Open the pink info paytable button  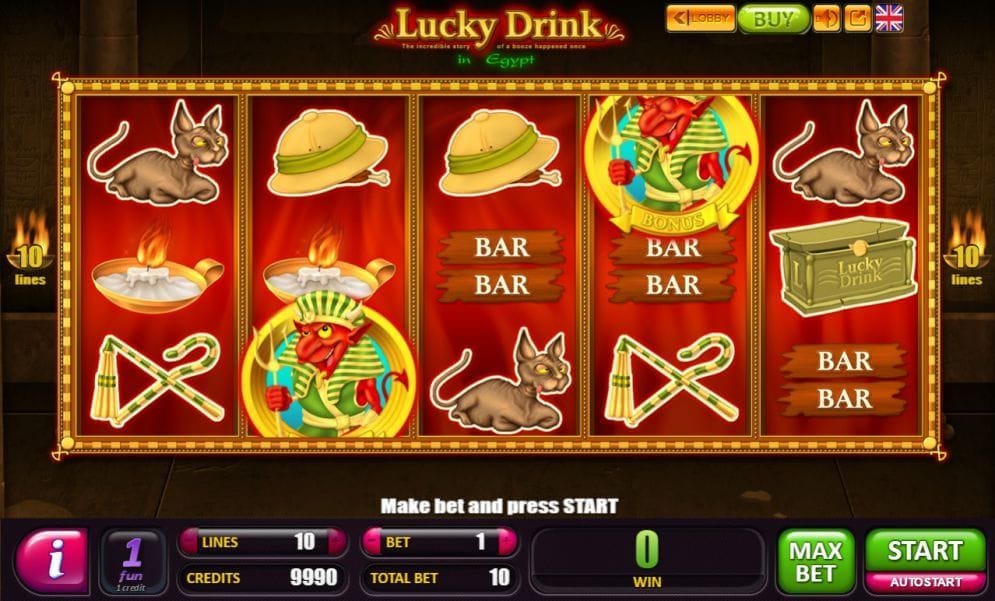pyautogui.click(x=52, y=560)
